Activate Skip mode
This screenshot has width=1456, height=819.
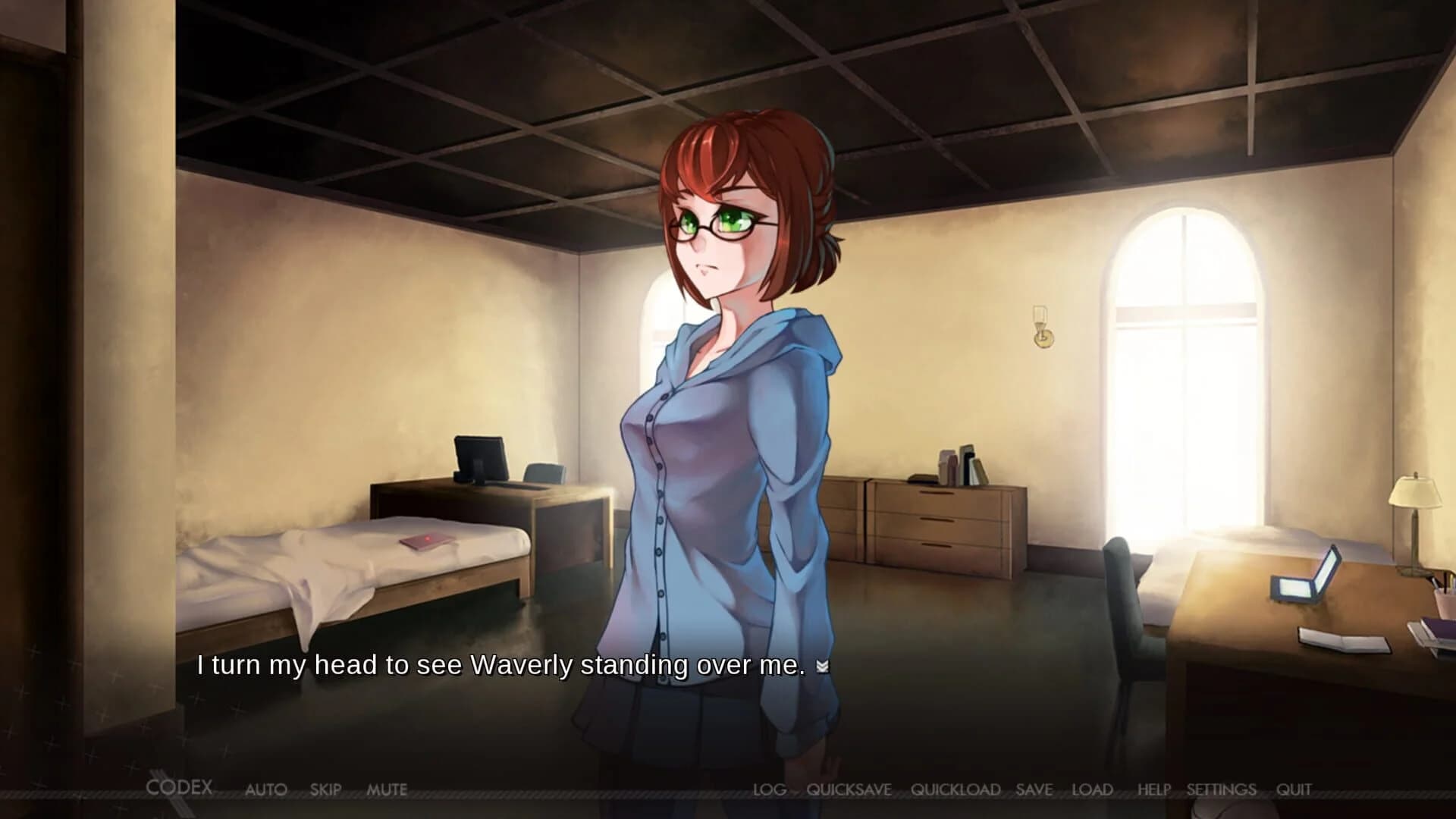pyautogui.click(x=325, y=789)
